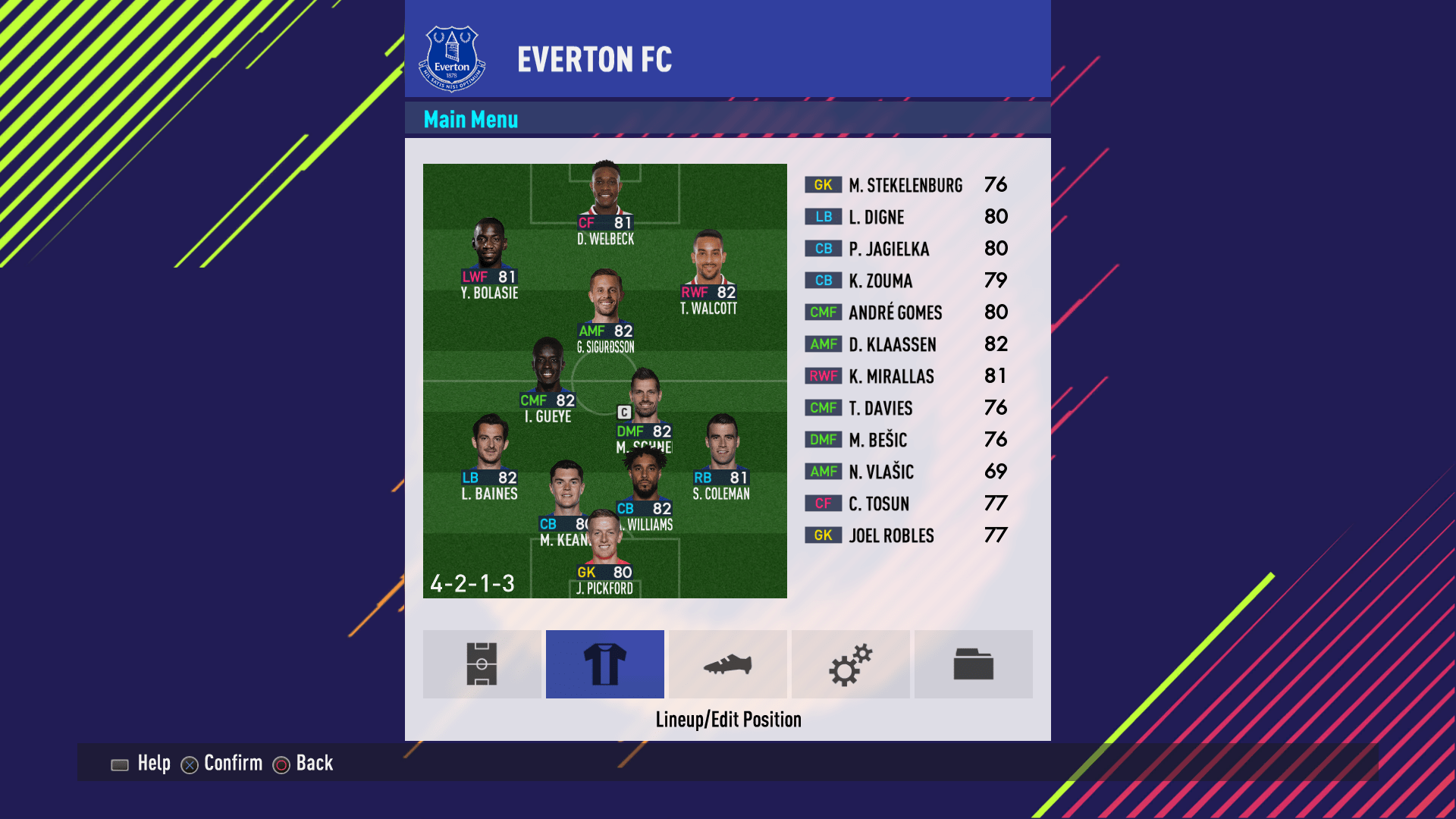Pick T. Davies from the substitutes

(x=906, y=408)
